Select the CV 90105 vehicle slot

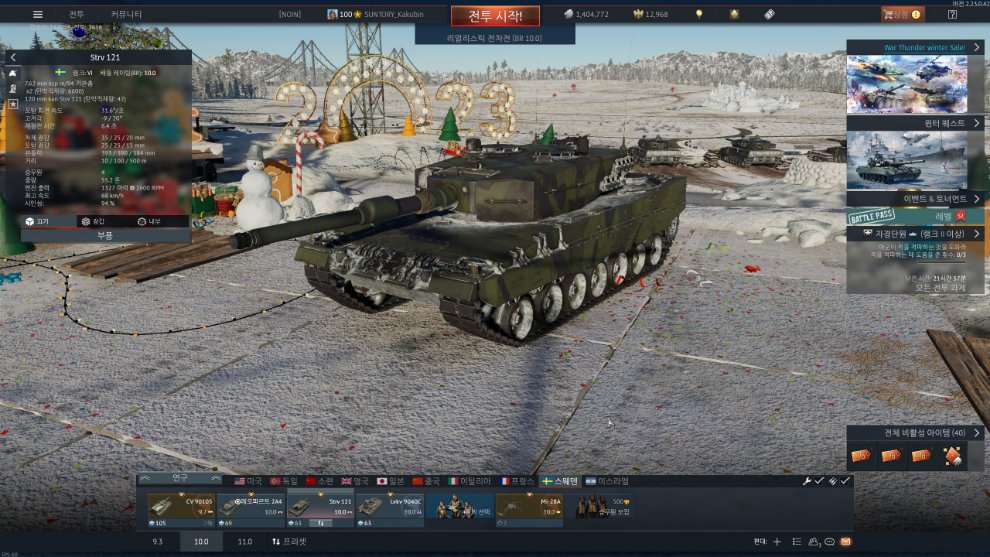pyautogui.click(x=181, y=507)
